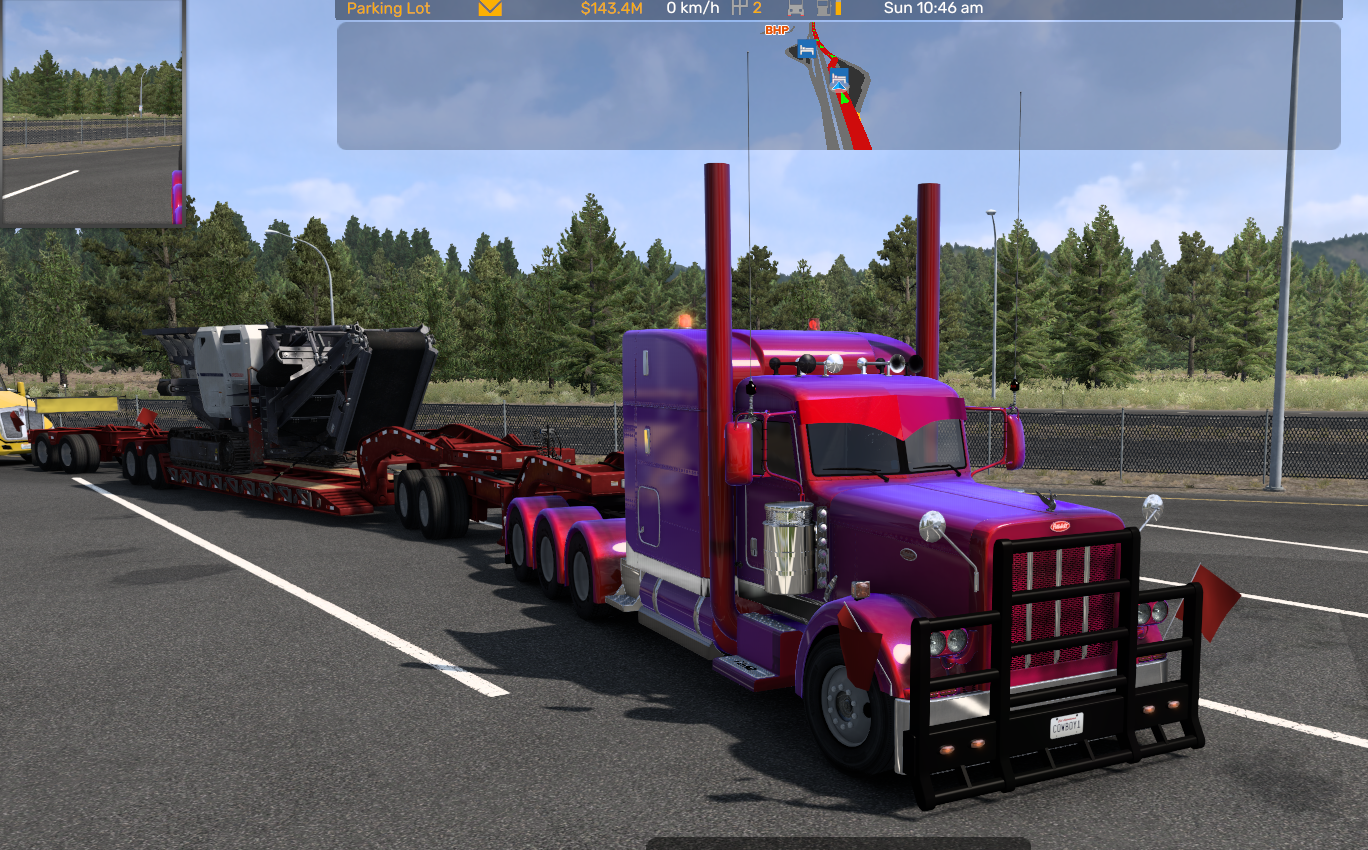
Task: Click the BHP company marker on the map
Action: pyautogui.click(x=777, y=31)
